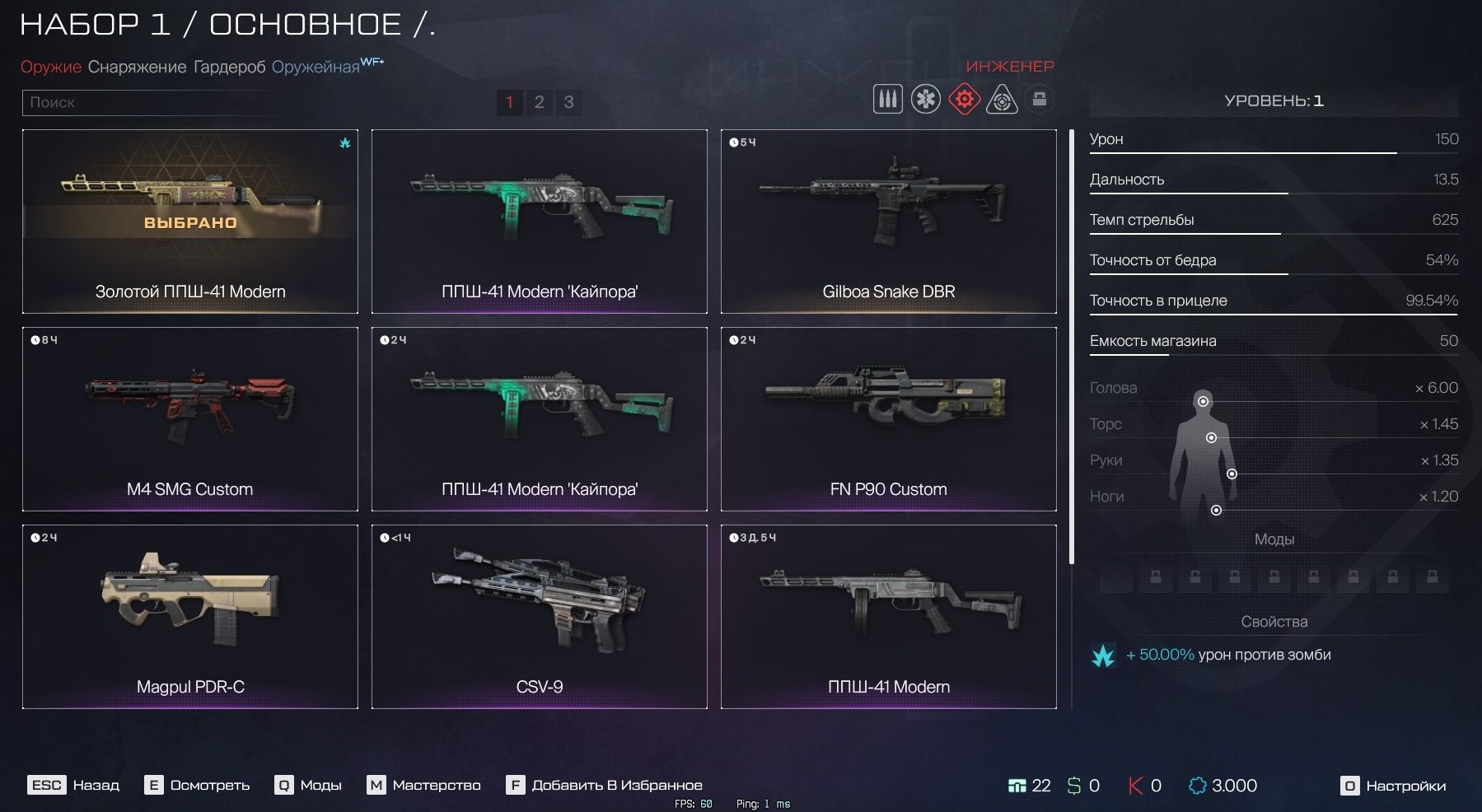Viewport: 1482px width, 812px height.
Task: Open weapon page 3
Action: [x=568, y=102]
